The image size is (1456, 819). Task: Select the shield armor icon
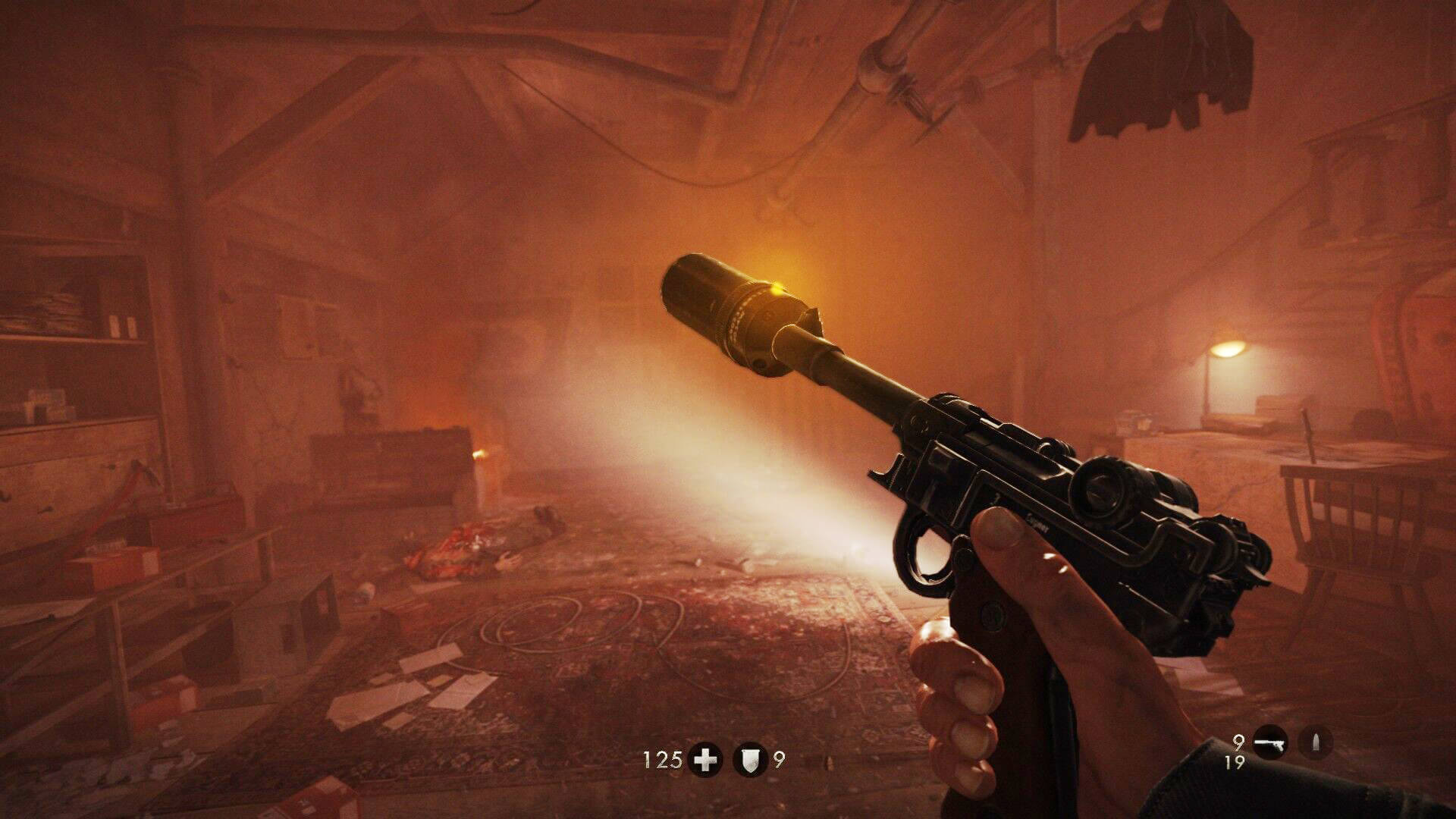click(751, 760)
